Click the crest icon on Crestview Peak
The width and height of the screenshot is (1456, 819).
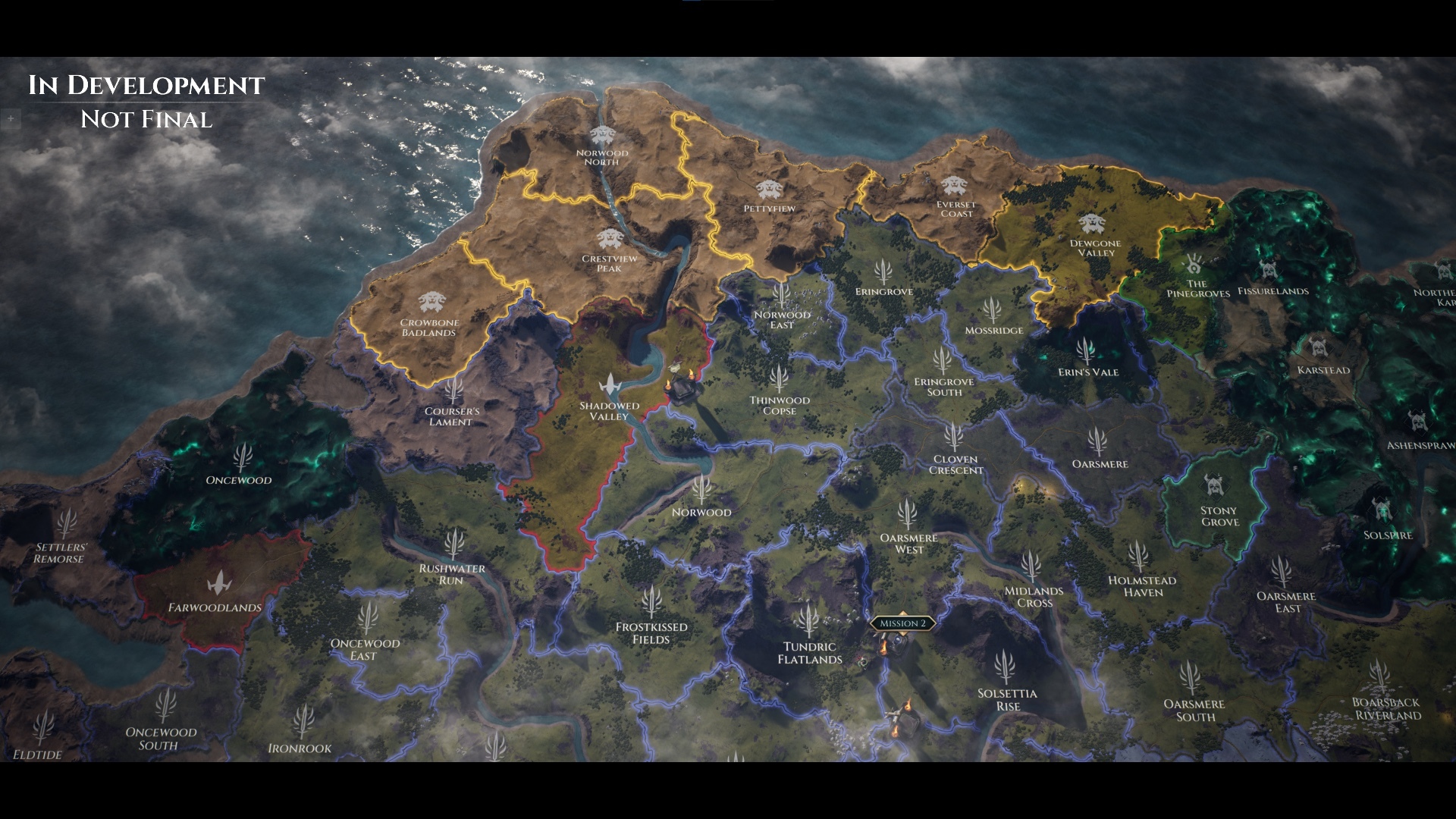coord(610,237)
